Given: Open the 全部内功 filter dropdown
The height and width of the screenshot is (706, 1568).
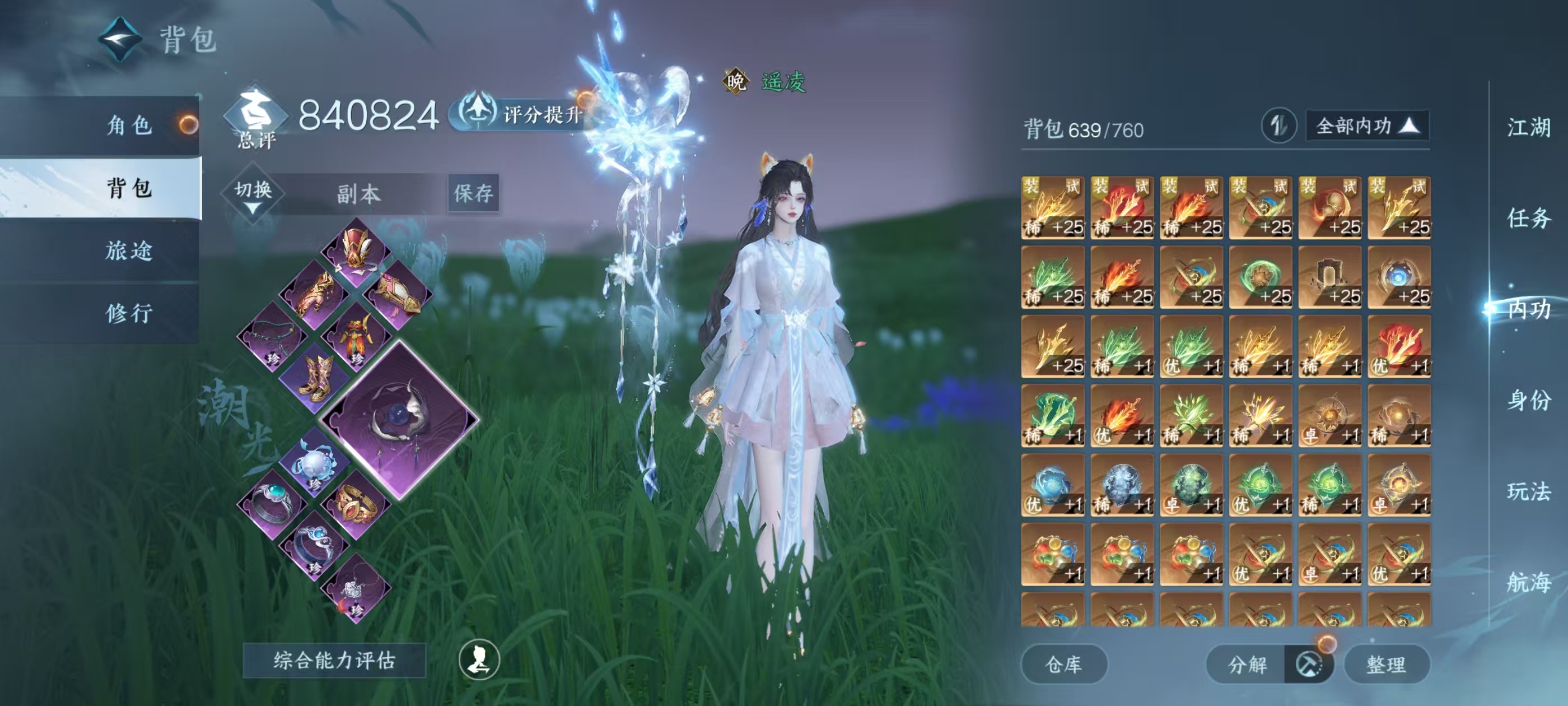Looking at the screenshot, I should [1367, 126].
